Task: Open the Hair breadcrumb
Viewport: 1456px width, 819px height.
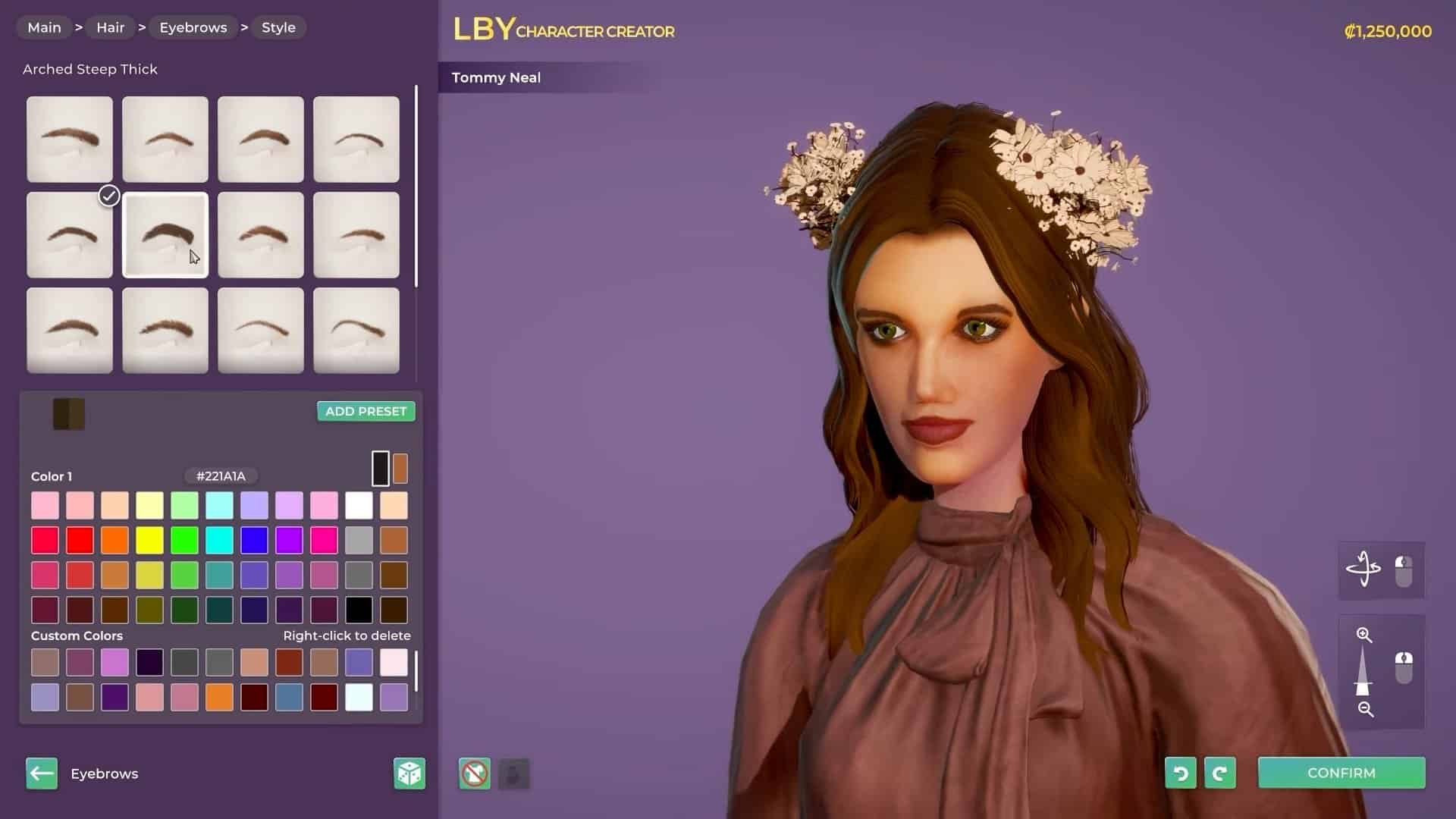Action: [x=110, y=27]
